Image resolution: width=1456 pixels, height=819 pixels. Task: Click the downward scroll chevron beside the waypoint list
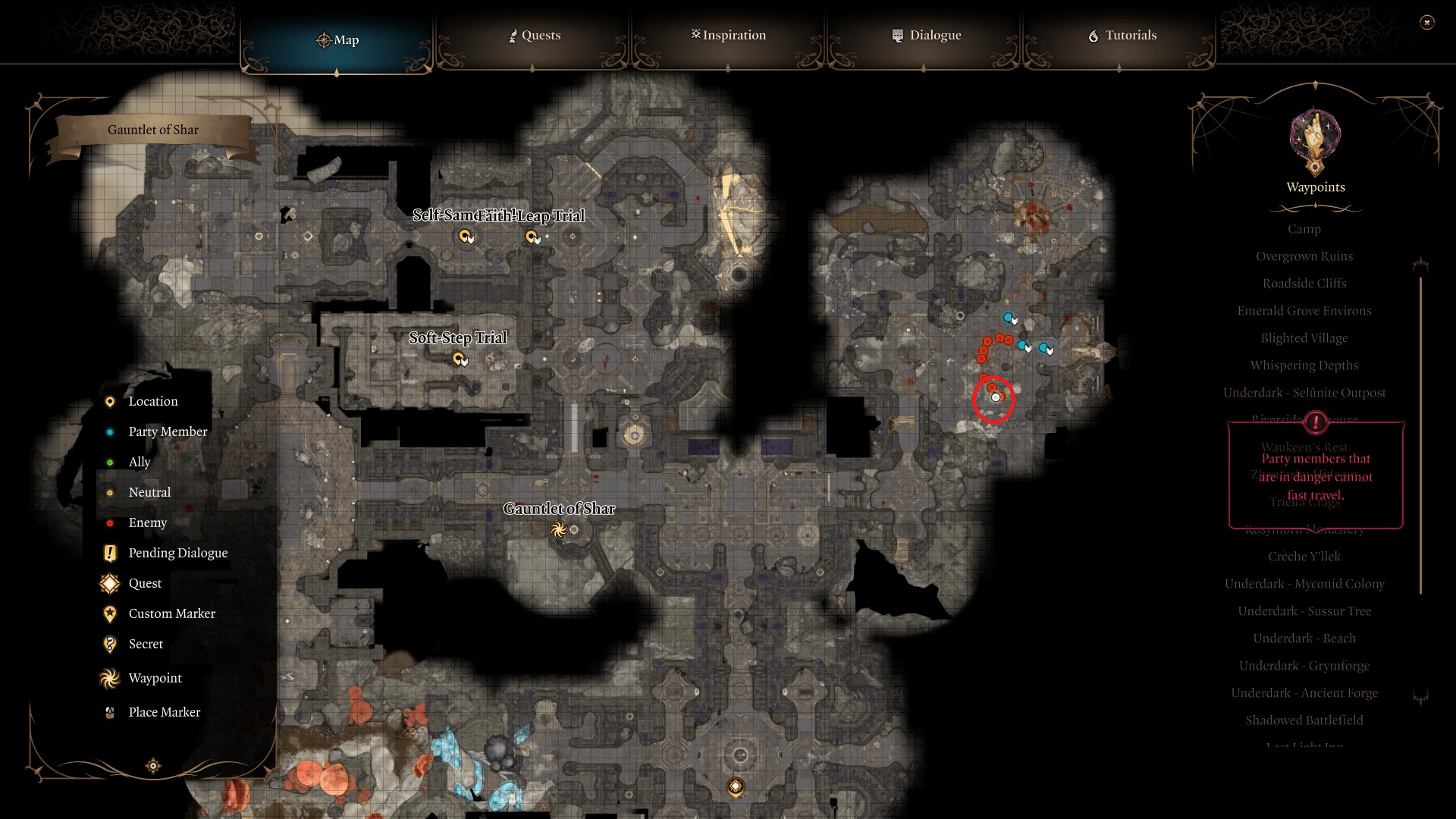click(x=1420, y=695)
